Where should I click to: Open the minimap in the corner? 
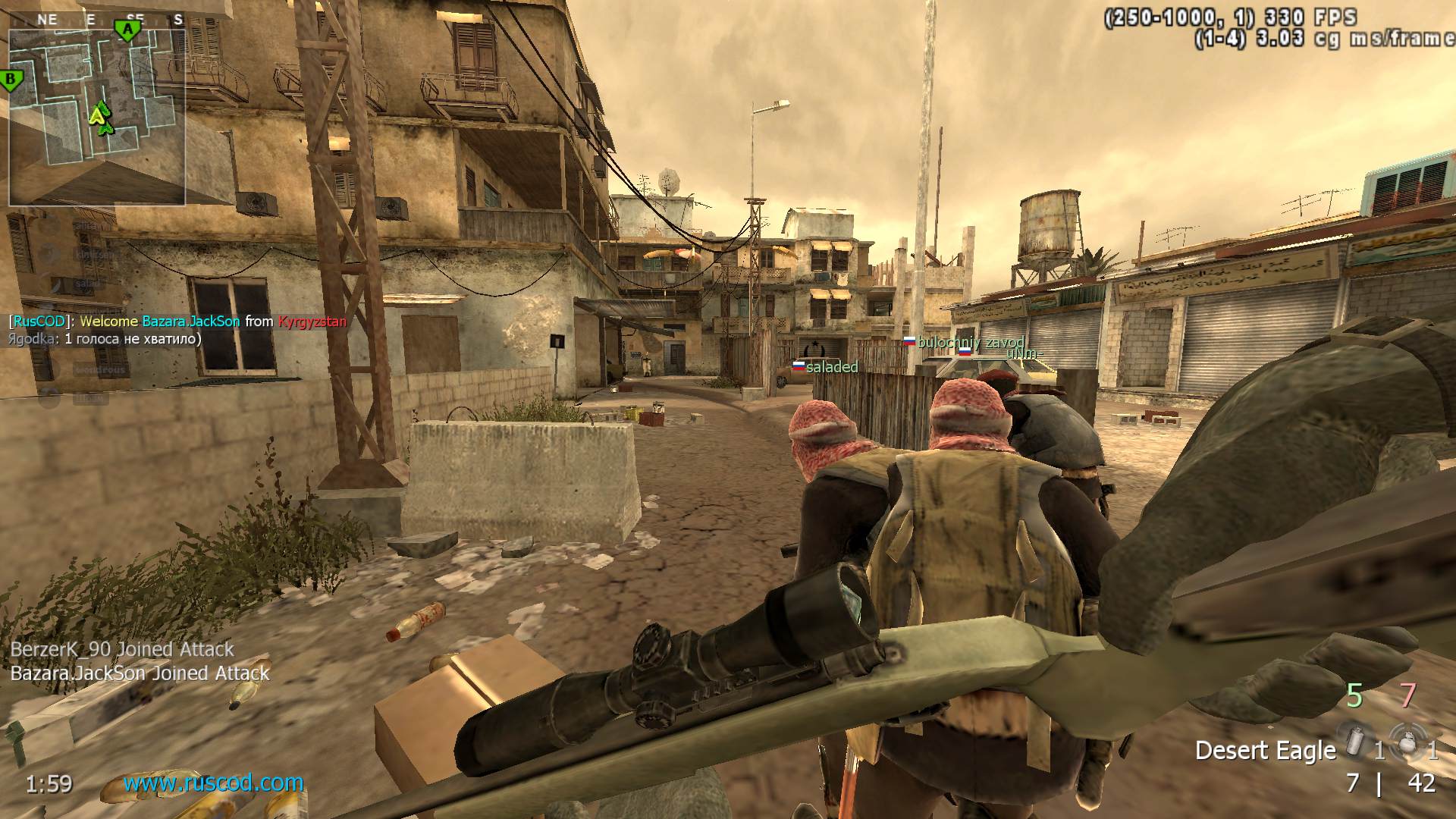[96, 118]
